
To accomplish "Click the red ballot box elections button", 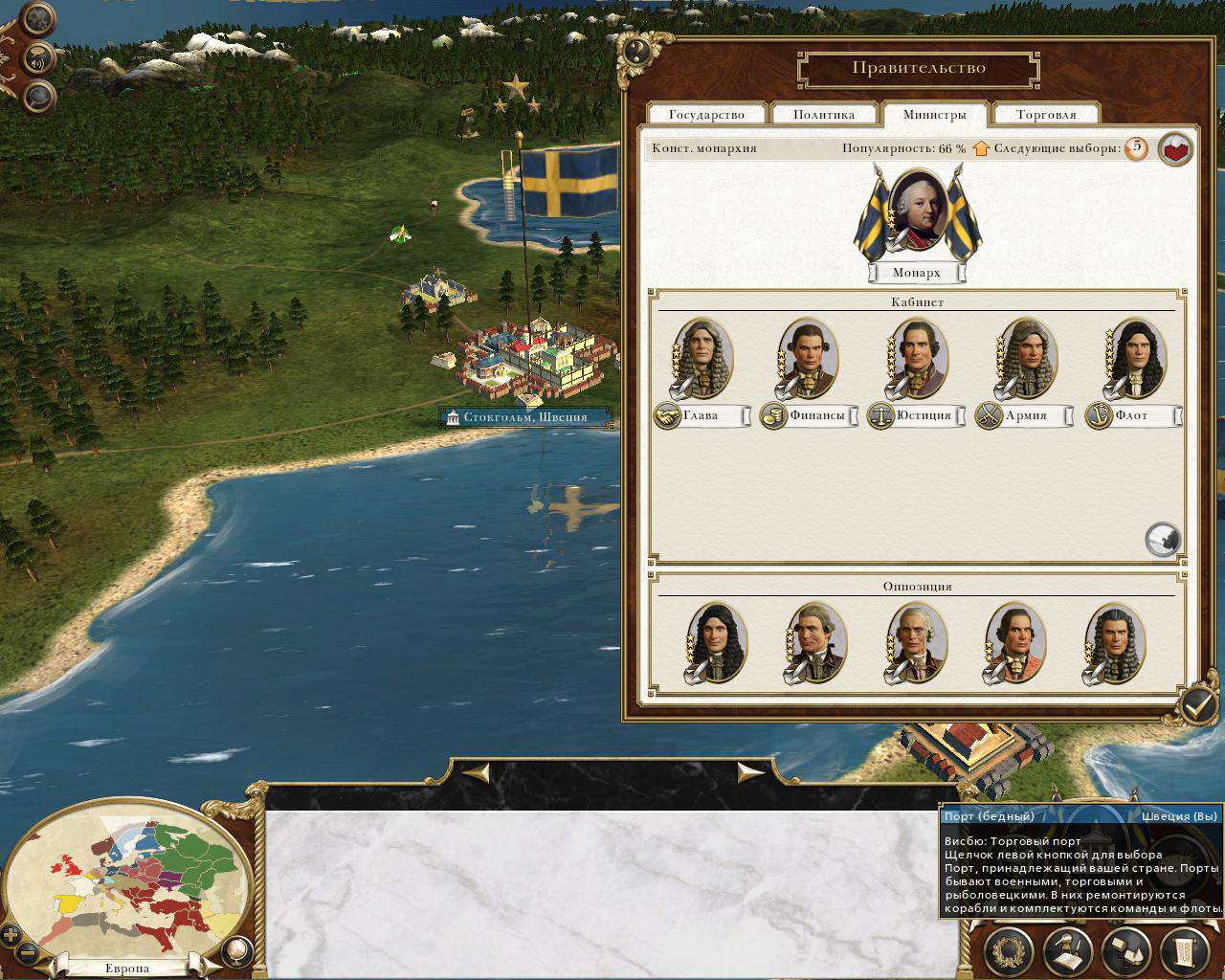I will [1175, 149].
